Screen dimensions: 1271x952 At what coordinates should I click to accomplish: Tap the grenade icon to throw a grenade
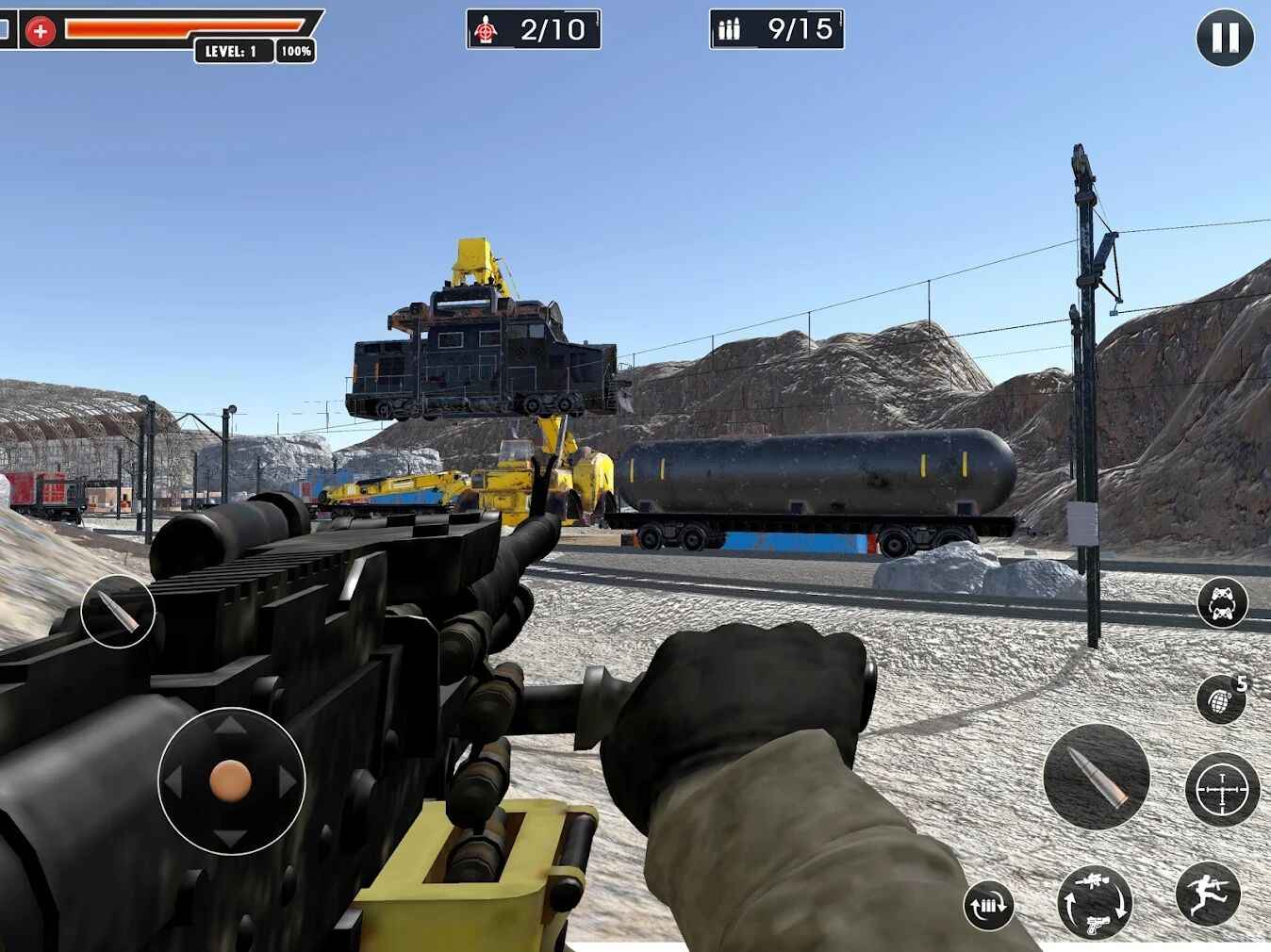[1220, 699]
